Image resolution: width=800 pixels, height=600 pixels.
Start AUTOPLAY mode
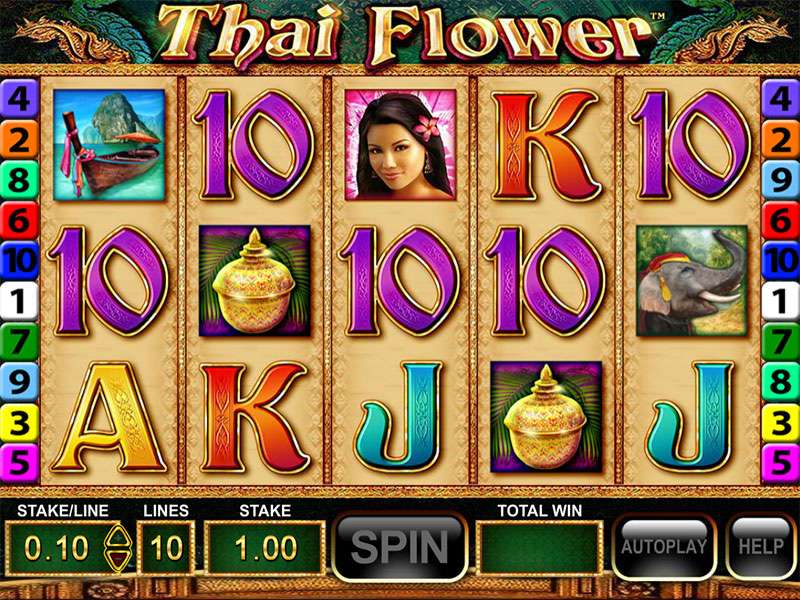(x=663, y=547)
